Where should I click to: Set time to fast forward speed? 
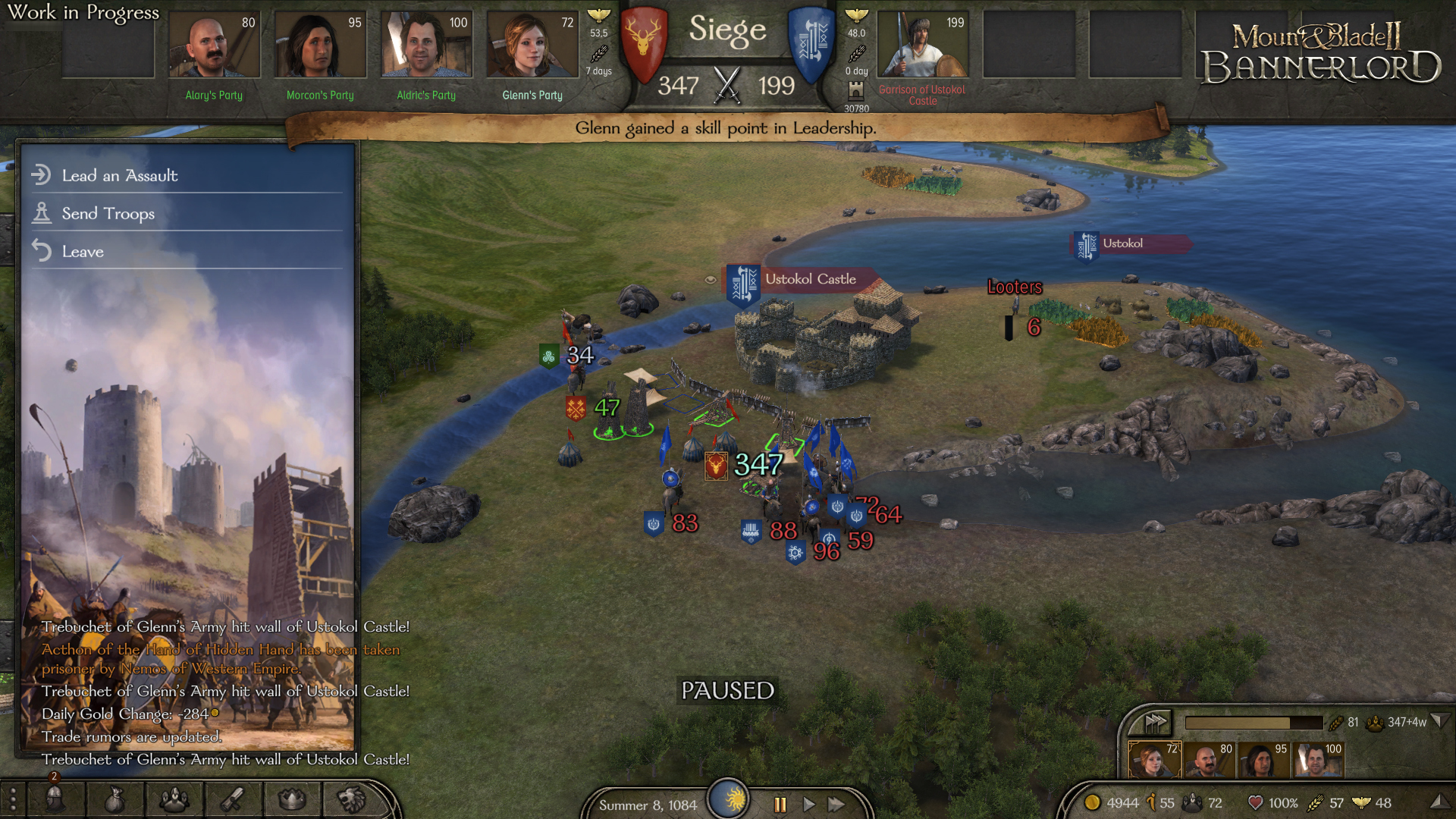point(836,804)
